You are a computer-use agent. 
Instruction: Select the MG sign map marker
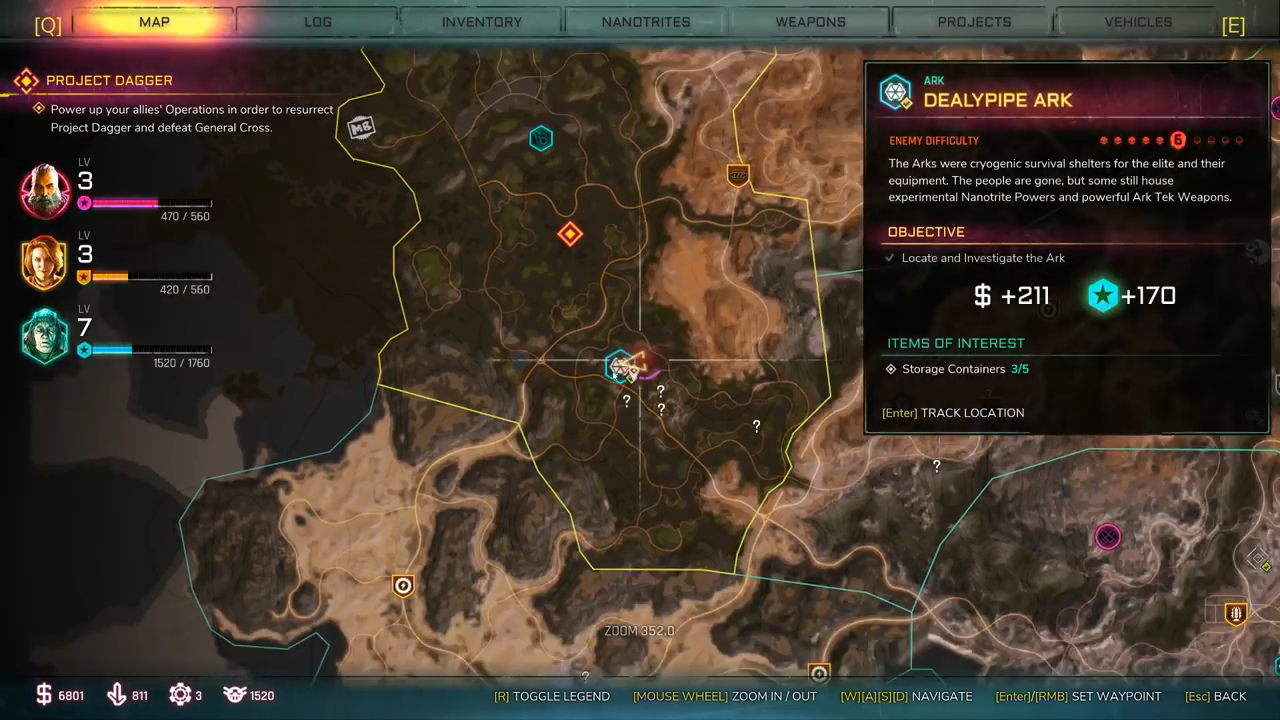click(x=361, y=127)
